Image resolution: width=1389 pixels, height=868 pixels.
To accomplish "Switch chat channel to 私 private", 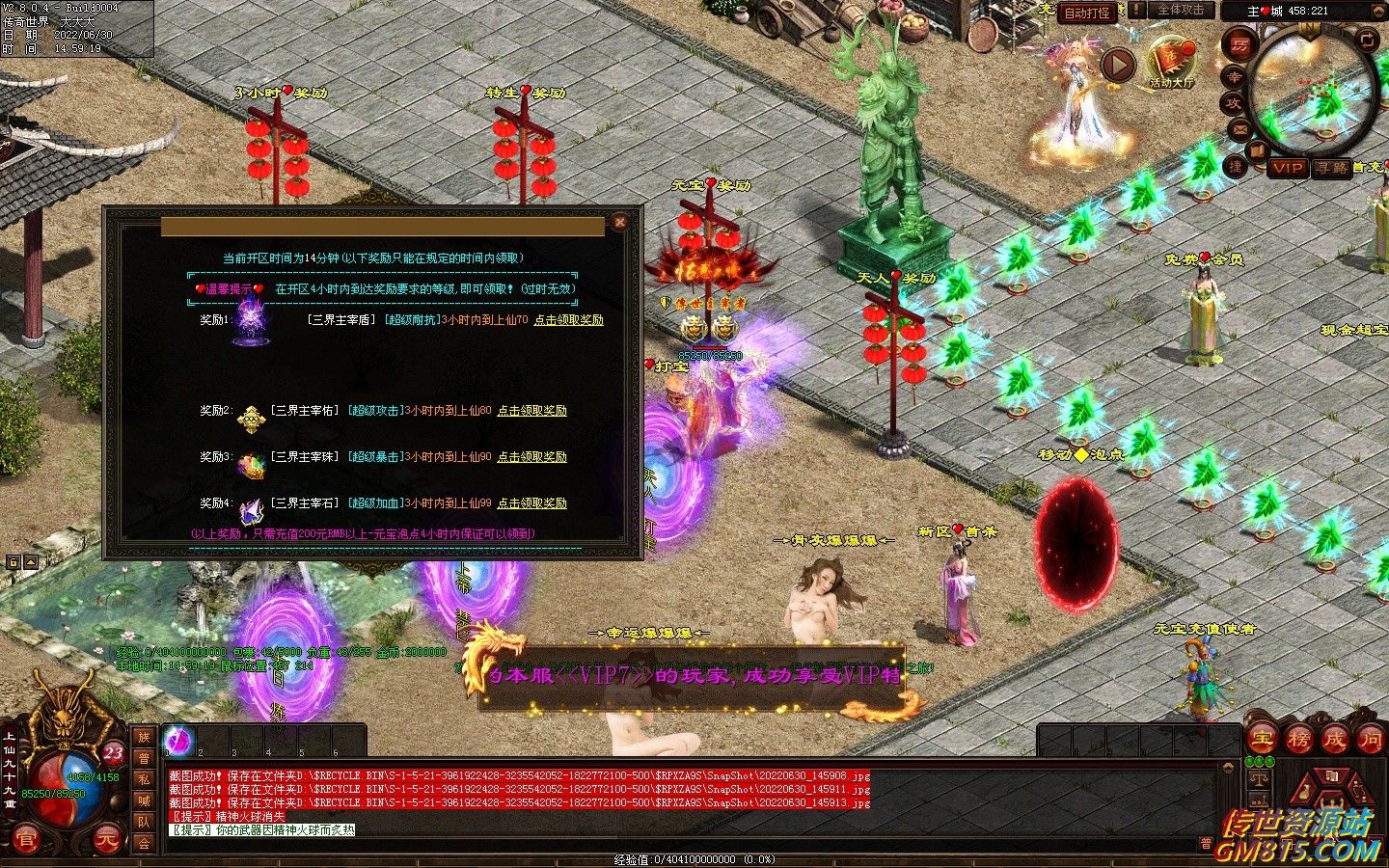I will pos(144,779).
